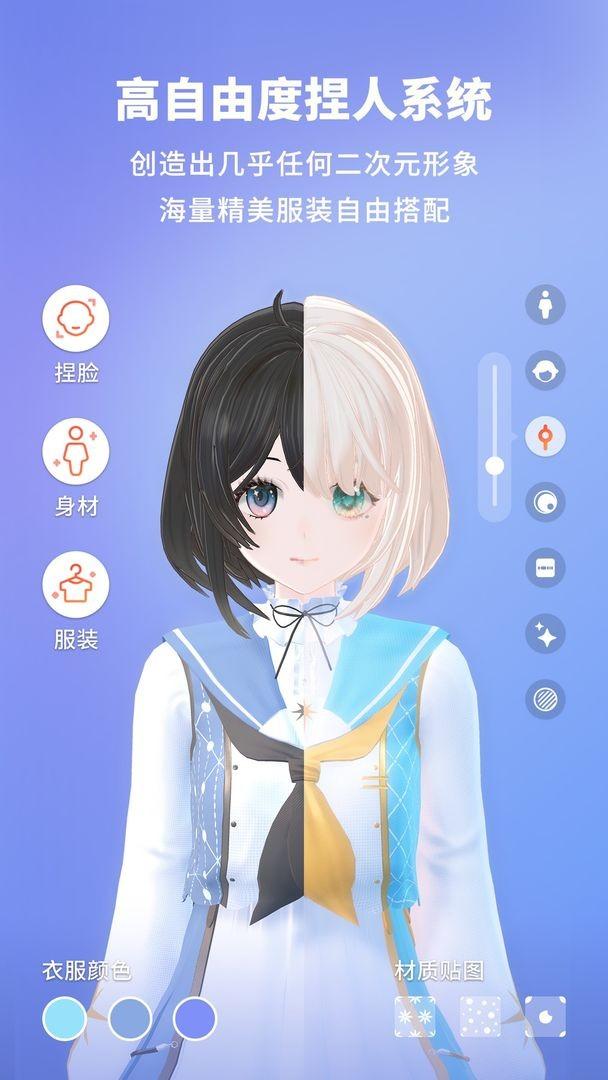Open the 捏脸 face sculpting menu
This screenshot has width=608, height=1080.
pyautogui.click(x=75, y=318)
